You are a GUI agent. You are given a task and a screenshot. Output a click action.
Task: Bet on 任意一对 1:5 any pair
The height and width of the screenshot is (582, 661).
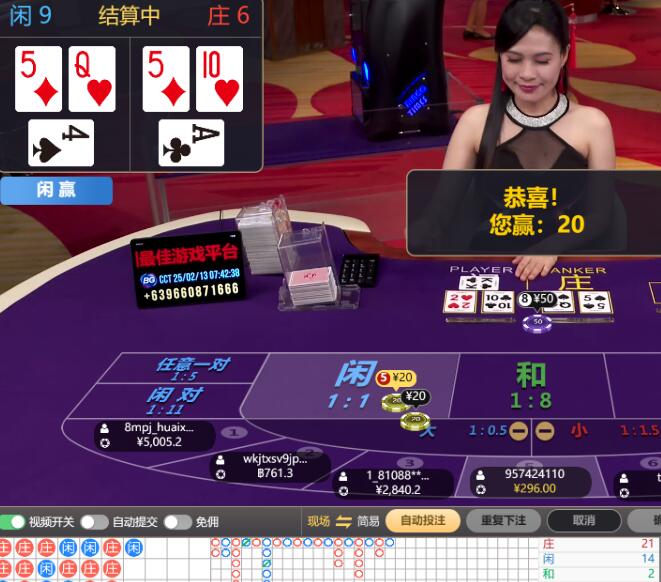click(191, 368)
